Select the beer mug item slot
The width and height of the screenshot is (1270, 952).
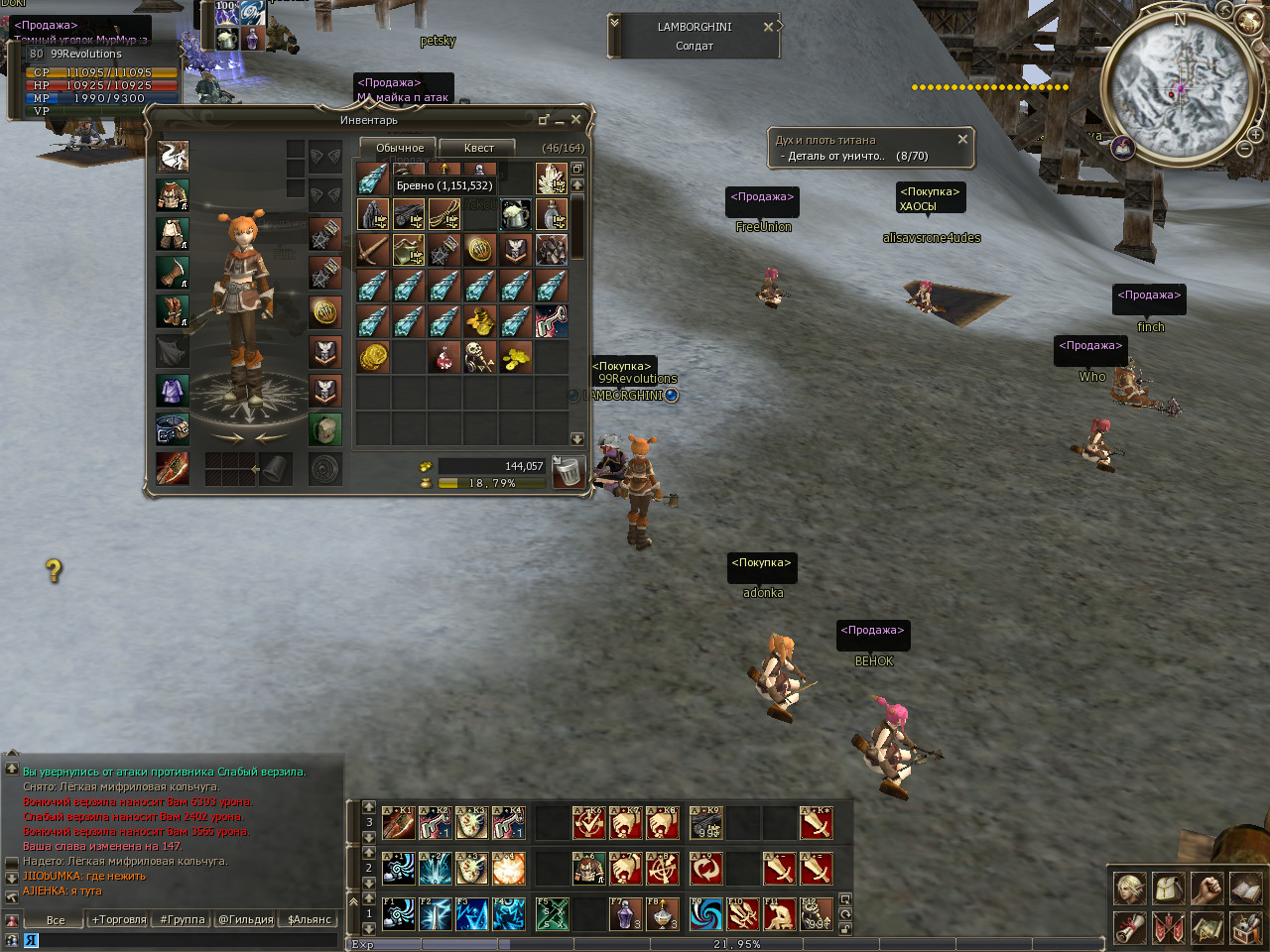515,214
